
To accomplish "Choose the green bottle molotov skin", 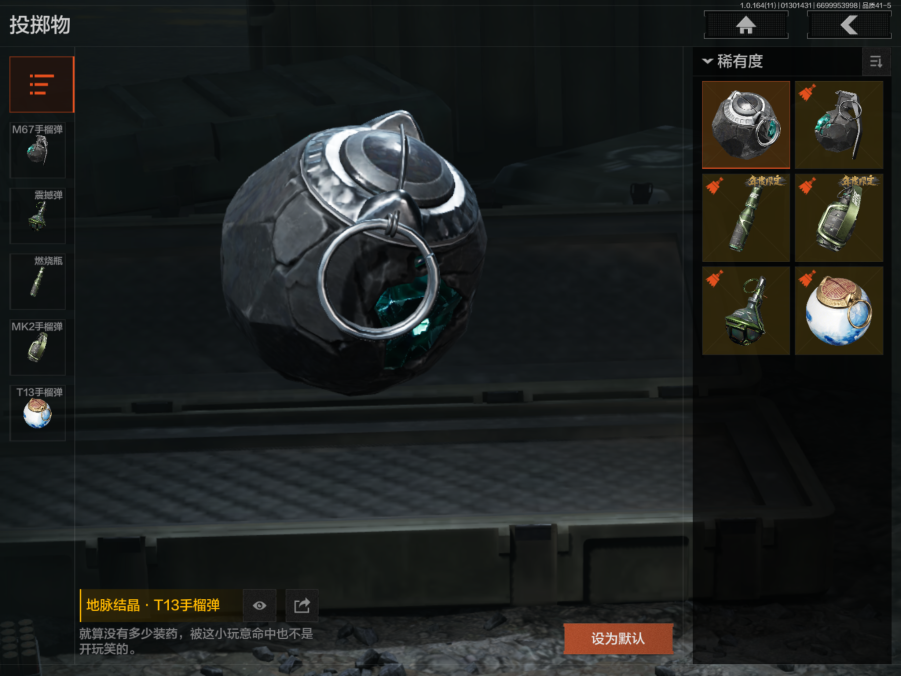I will tap(746, 217).
